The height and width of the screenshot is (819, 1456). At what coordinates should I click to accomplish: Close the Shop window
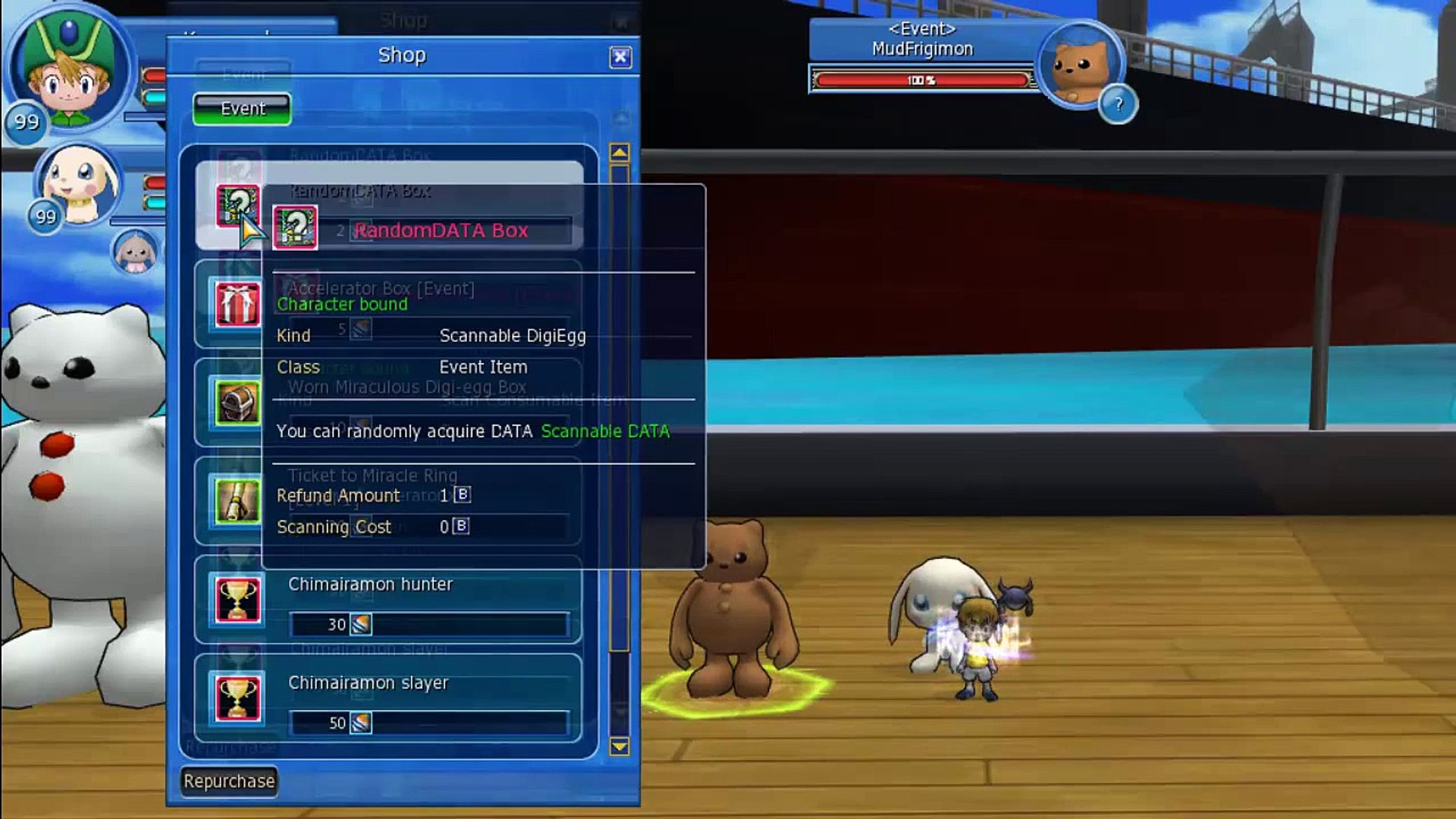tap(620, 56)
